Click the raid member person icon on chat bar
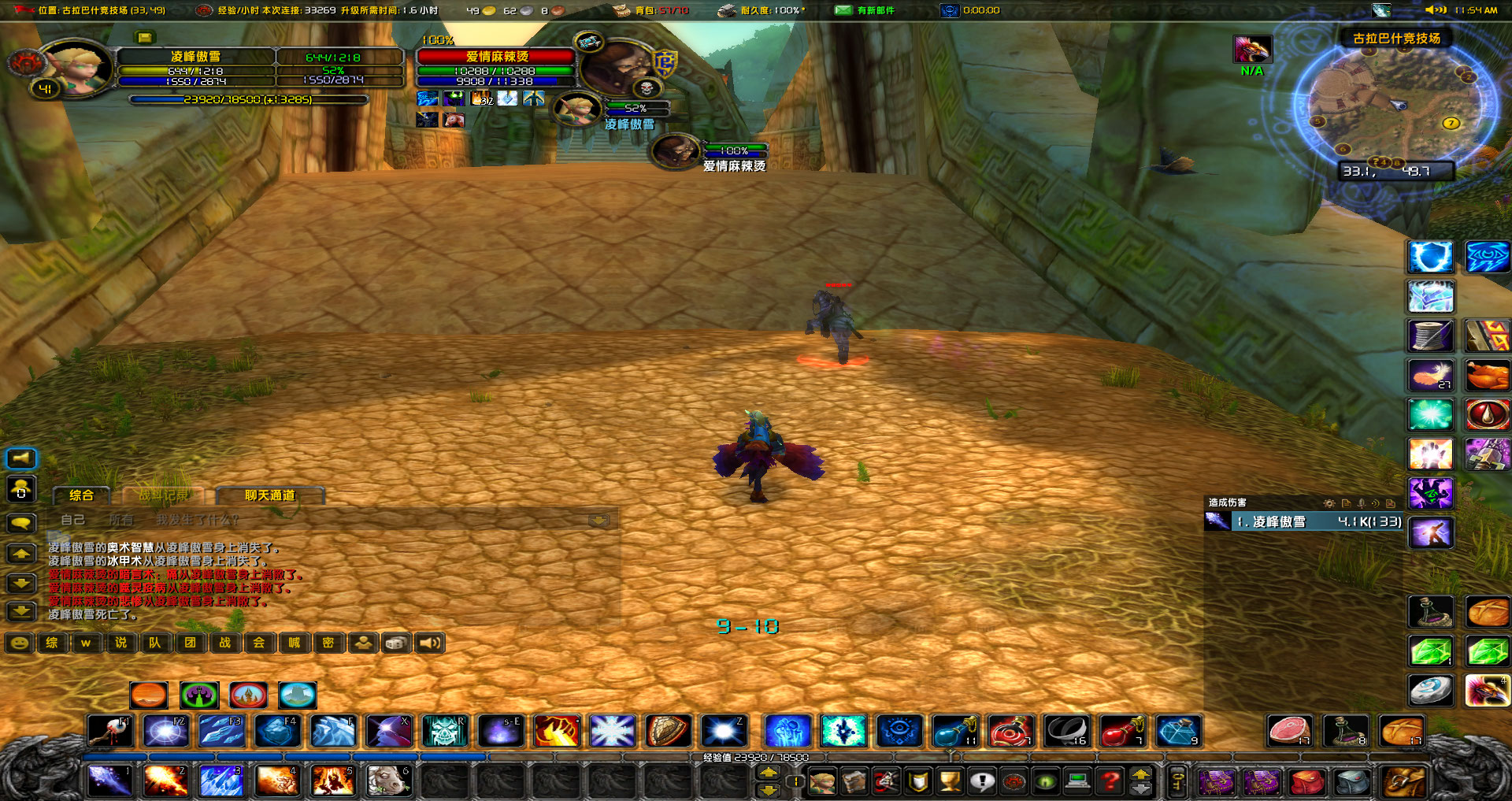 363,643
